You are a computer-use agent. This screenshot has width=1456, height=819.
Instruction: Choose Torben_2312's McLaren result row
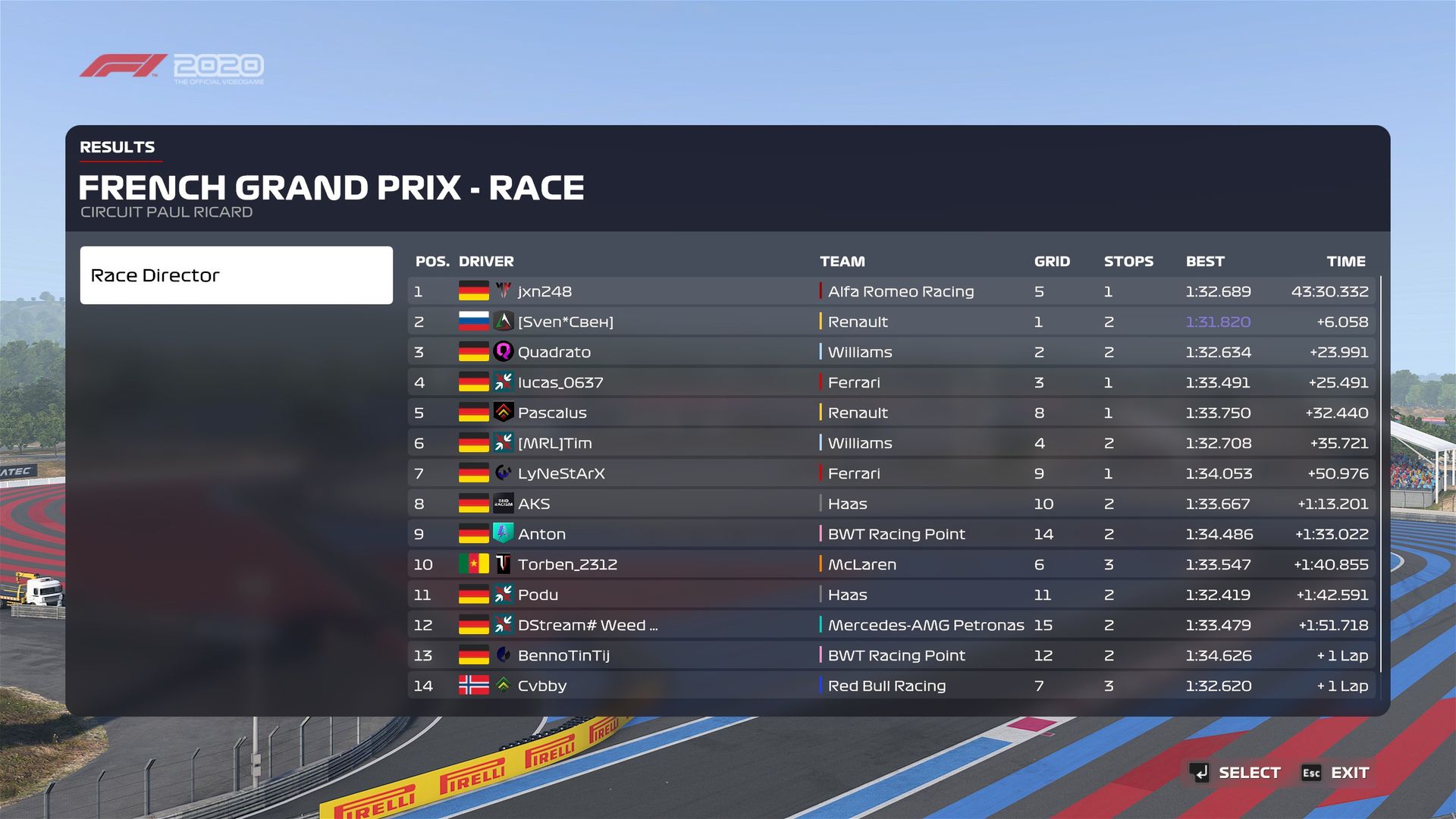coord(891,564)
